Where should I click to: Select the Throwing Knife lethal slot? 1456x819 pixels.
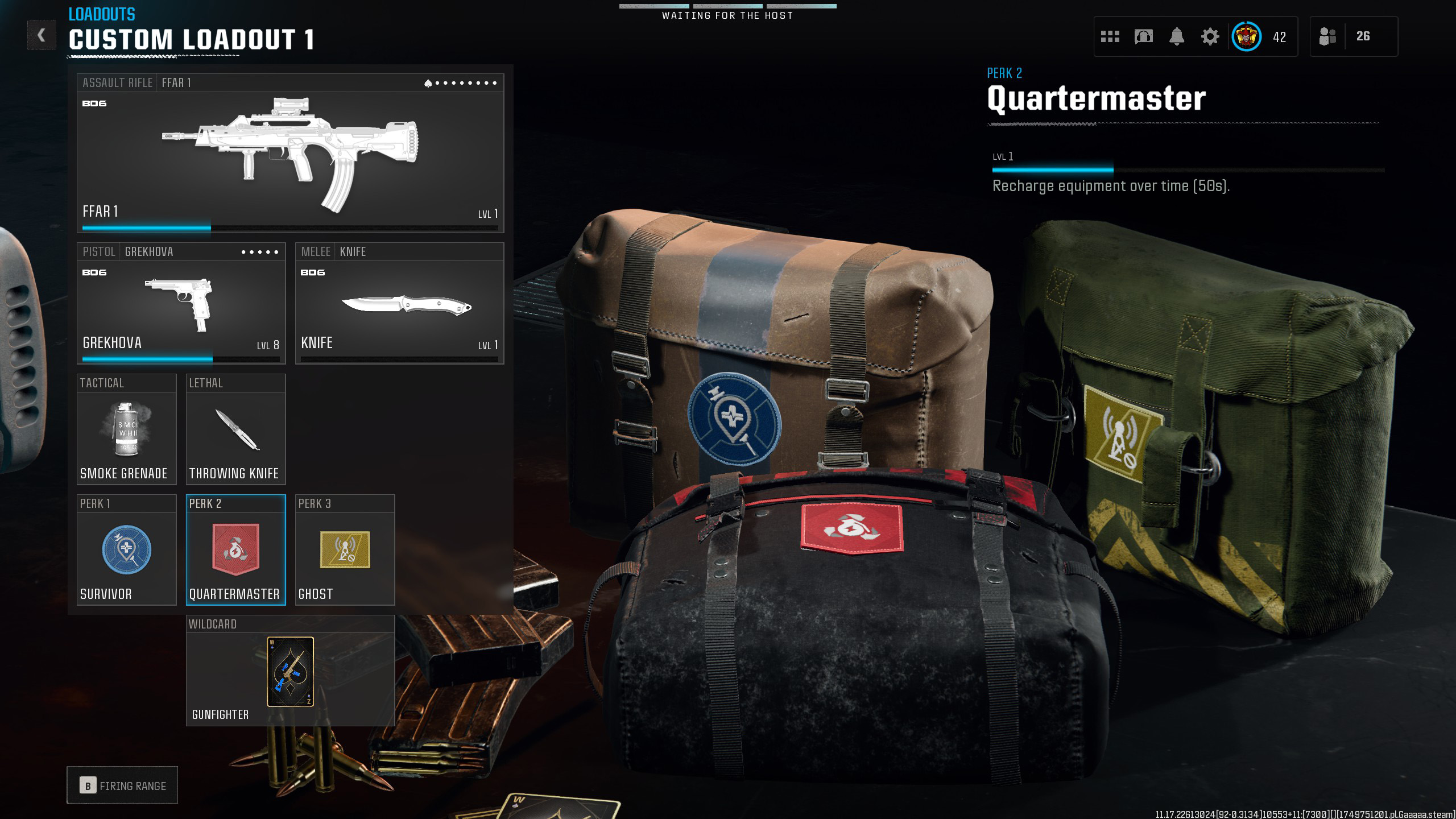(235, 430)
